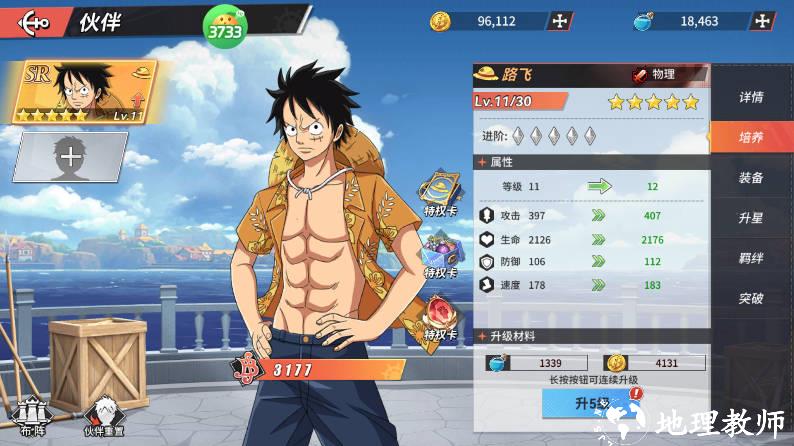Show the 羁绊 tab
This screenshot has height=446, width=794.
[x=751, y=258]
